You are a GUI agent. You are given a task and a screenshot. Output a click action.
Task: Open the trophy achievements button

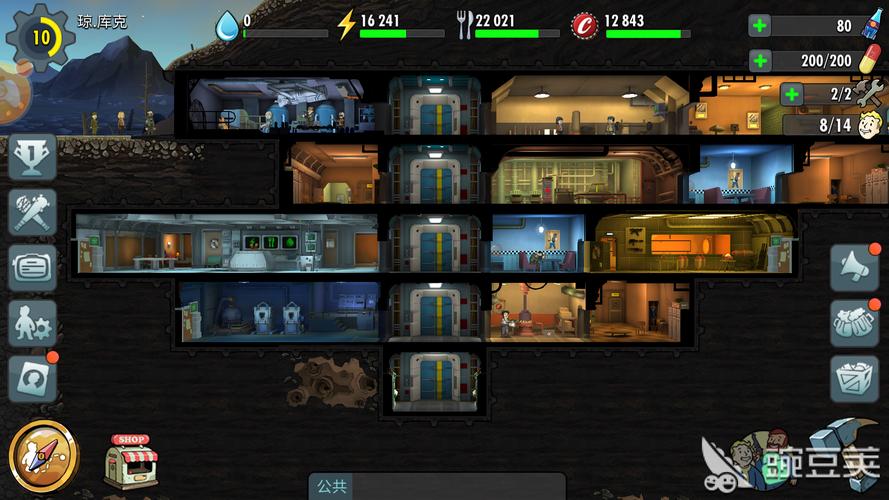click(x=32, y=158)
